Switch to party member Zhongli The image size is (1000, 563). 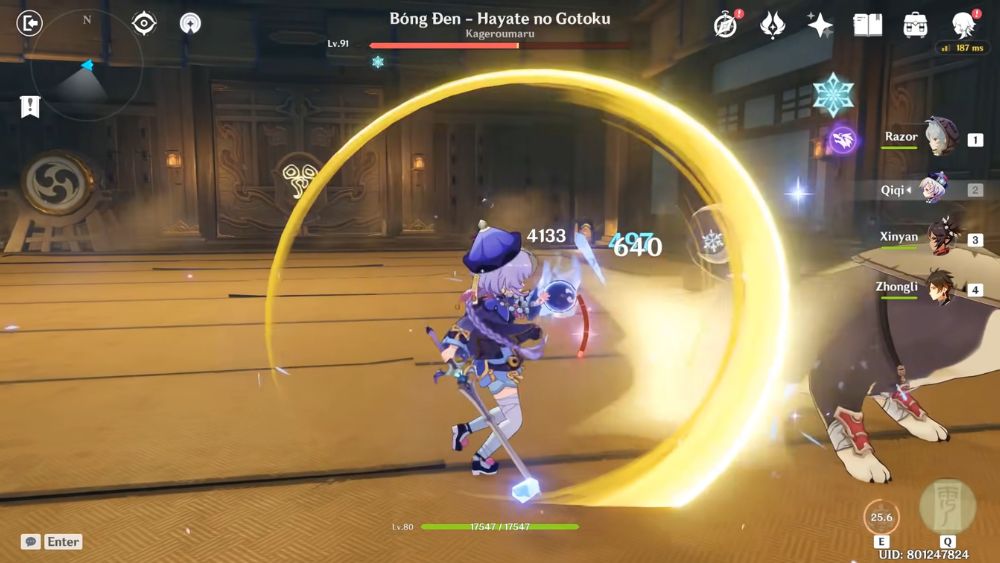[x=940, y=288]
